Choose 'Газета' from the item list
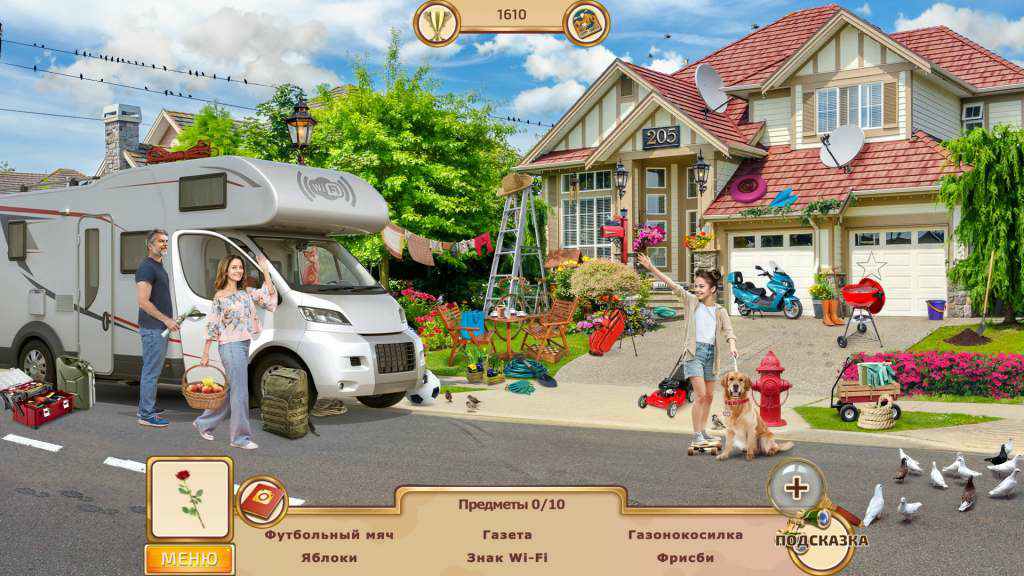The width and height of the screenshot is (1024, 576). click(507, 535)
